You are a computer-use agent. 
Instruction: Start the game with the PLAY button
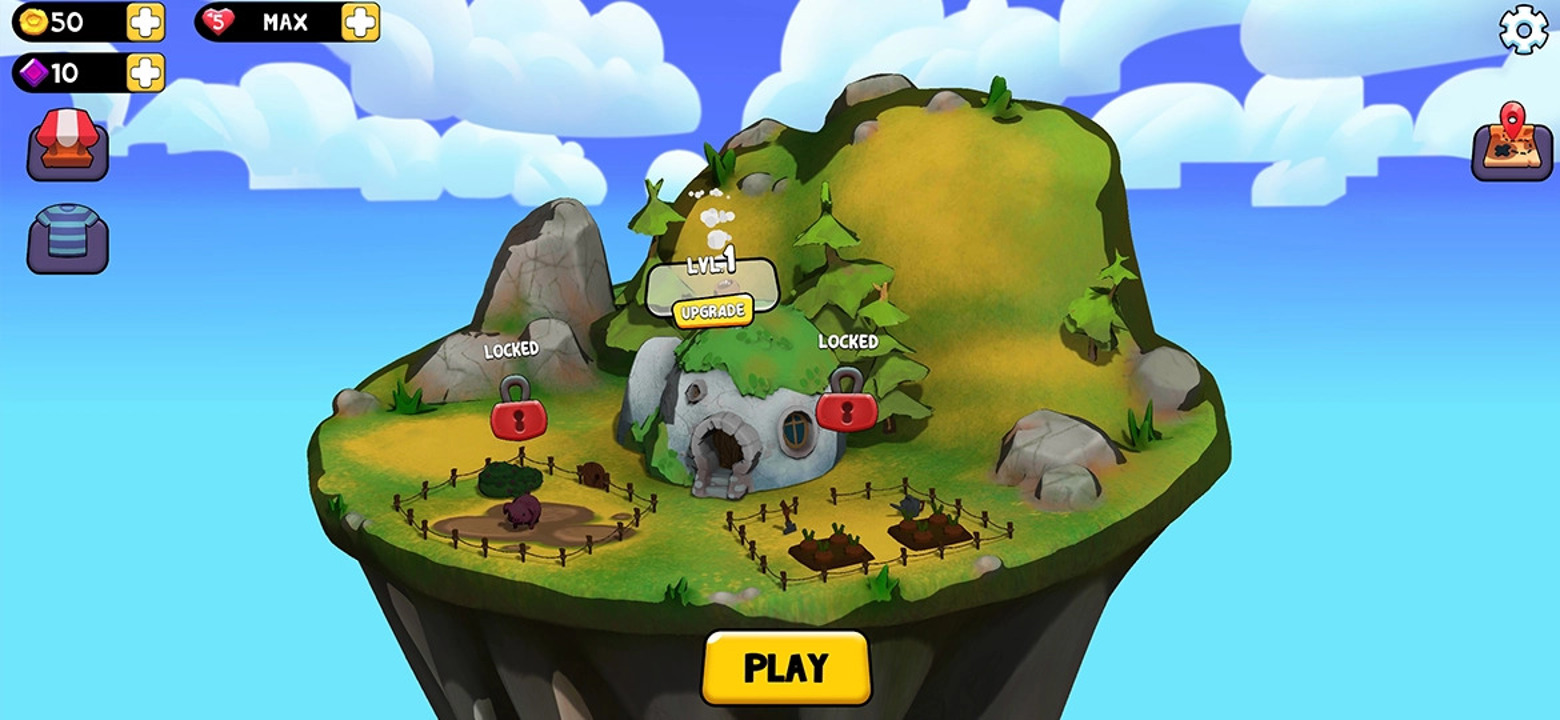point(786,667)
